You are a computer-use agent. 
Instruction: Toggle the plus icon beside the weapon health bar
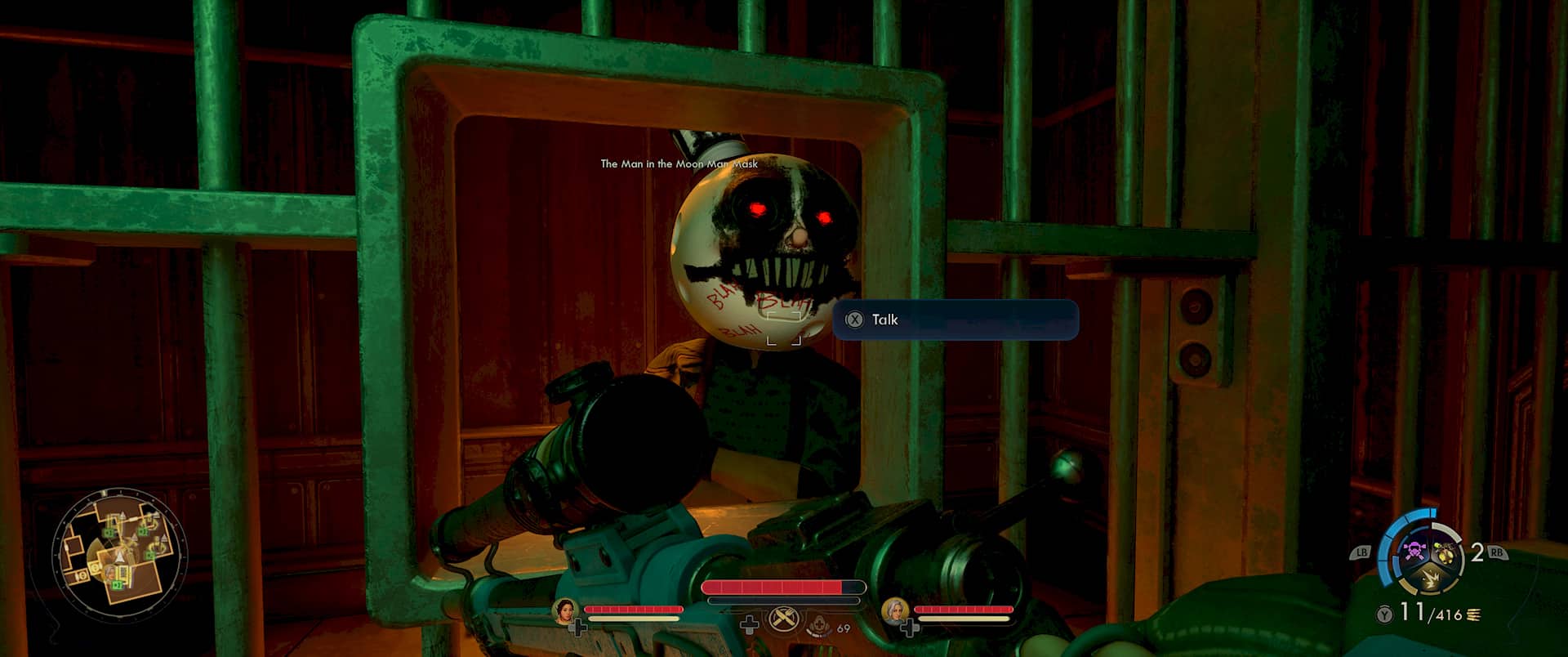[x=750, y=626]
